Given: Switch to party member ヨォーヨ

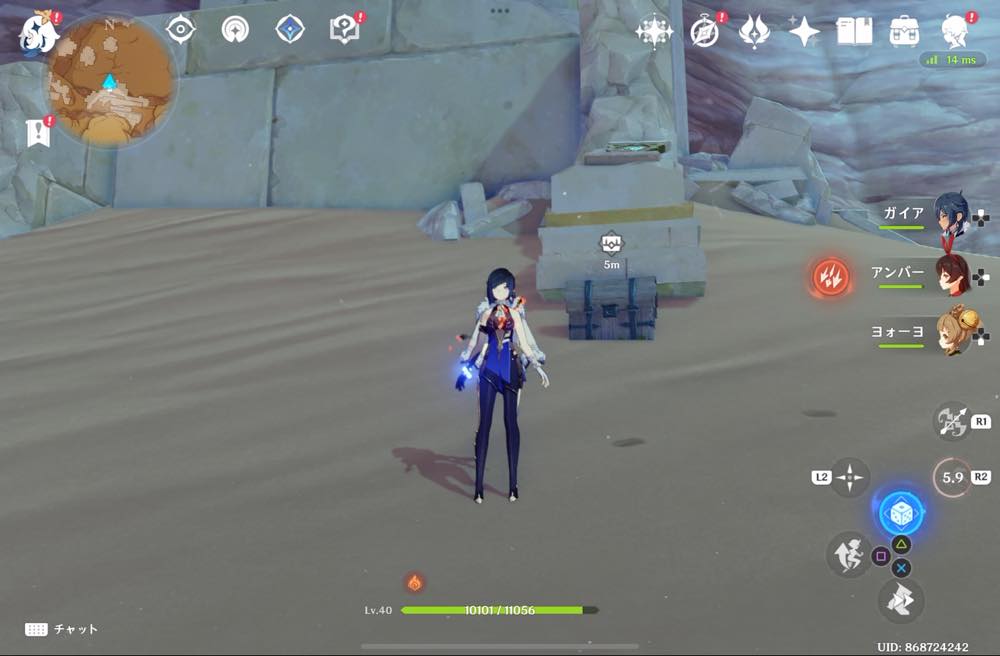Looking at the screenshot, I should click(950, 333).
